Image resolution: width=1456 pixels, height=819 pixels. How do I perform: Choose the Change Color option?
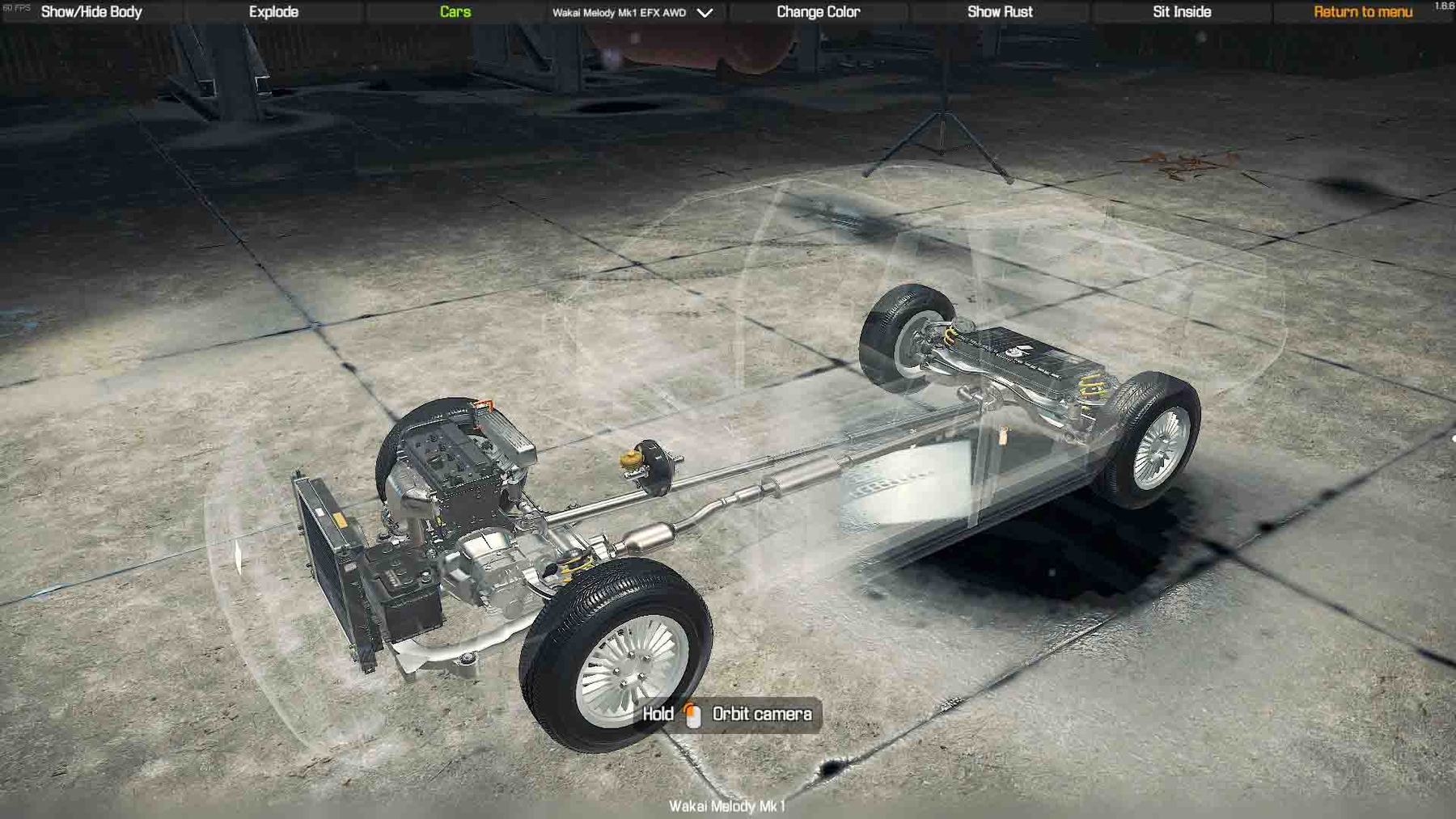[x=818, y=12]
